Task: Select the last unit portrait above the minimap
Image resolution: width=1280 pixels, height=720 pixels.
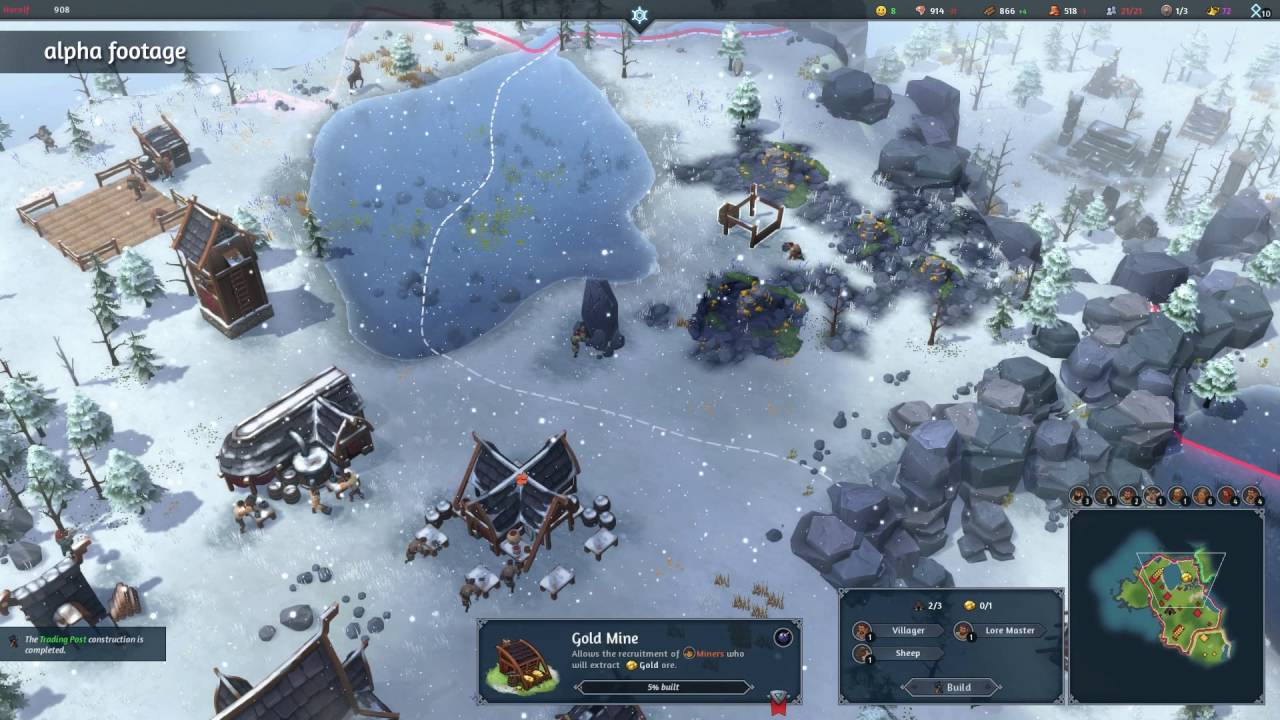Action: [x=1251, y=496]
